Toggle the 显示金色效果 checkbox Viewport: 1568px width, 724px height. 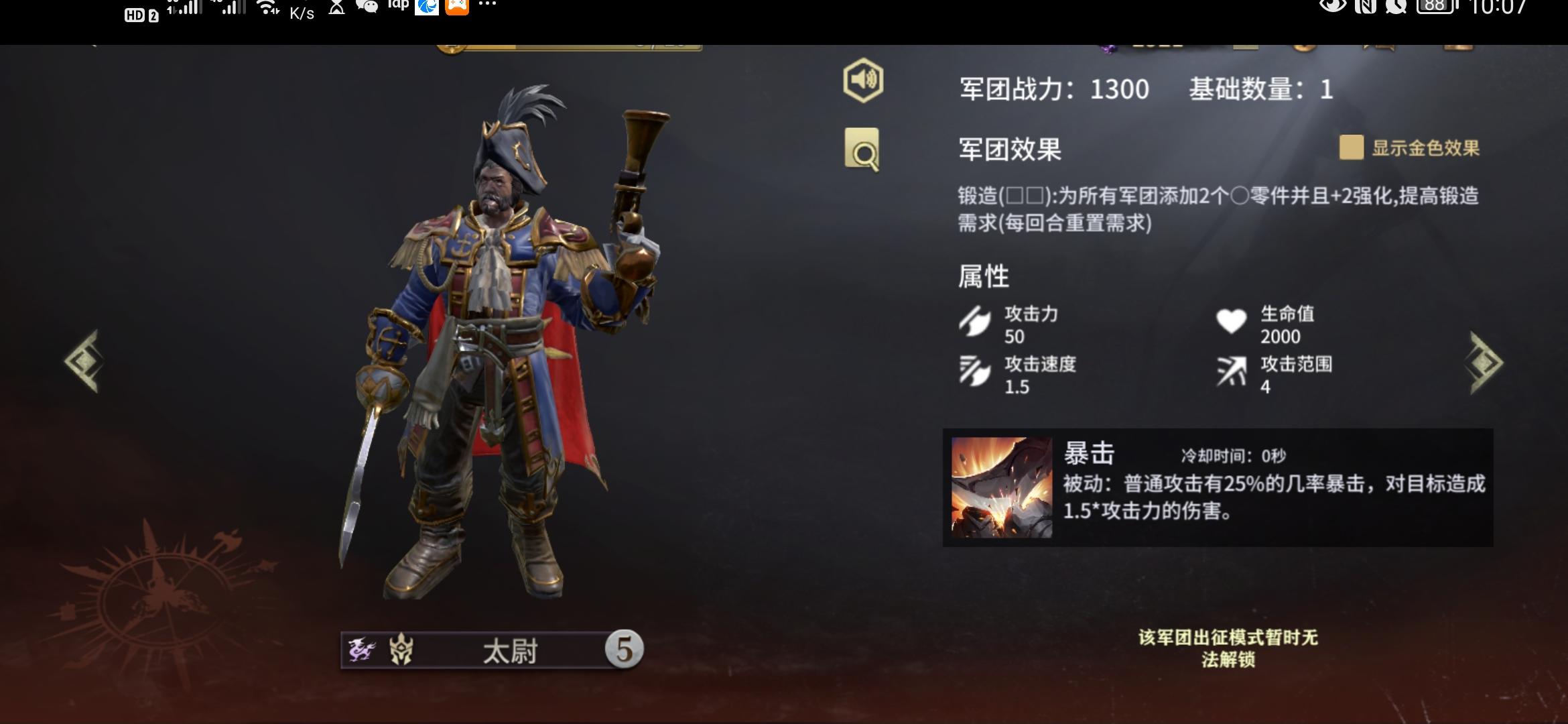(x=1351, y=147)
